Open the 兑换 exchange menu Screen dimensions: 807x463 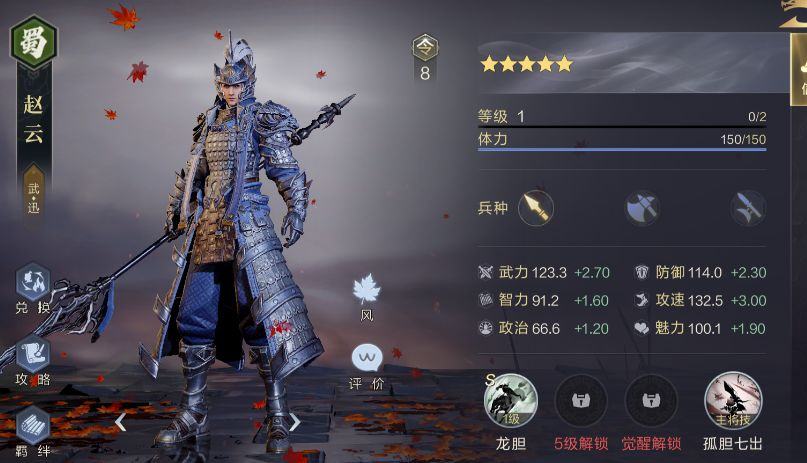pyautogui.click(x=31, y=285)
